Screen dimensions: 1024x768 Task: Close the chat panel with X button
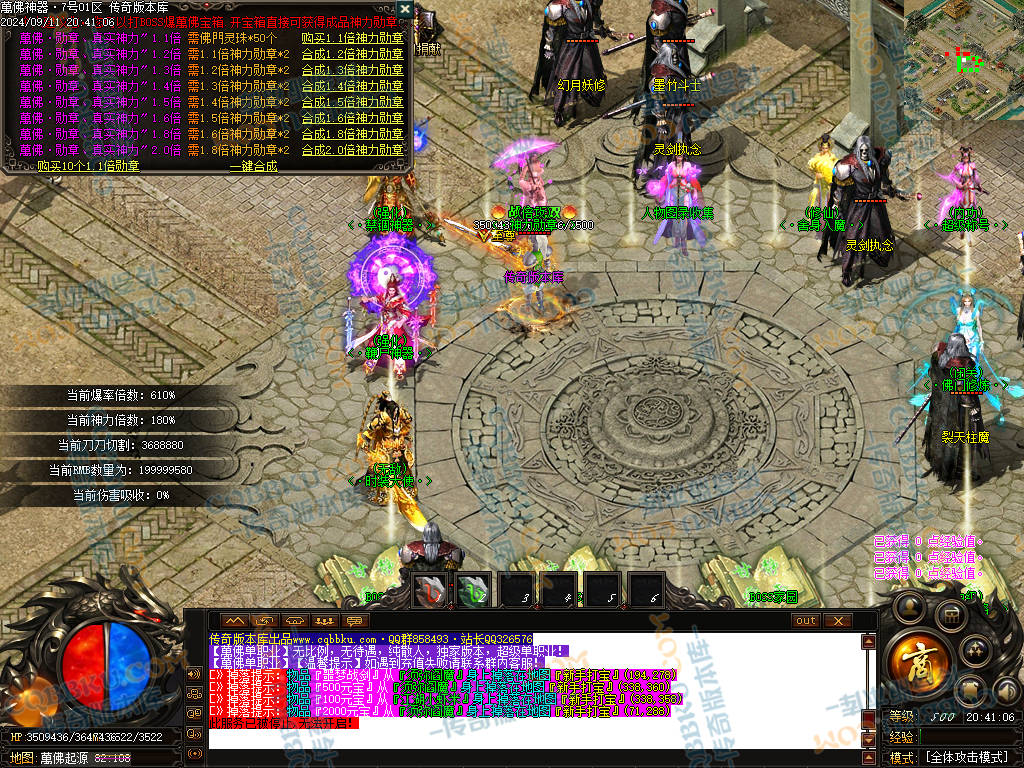coord(838,621)
